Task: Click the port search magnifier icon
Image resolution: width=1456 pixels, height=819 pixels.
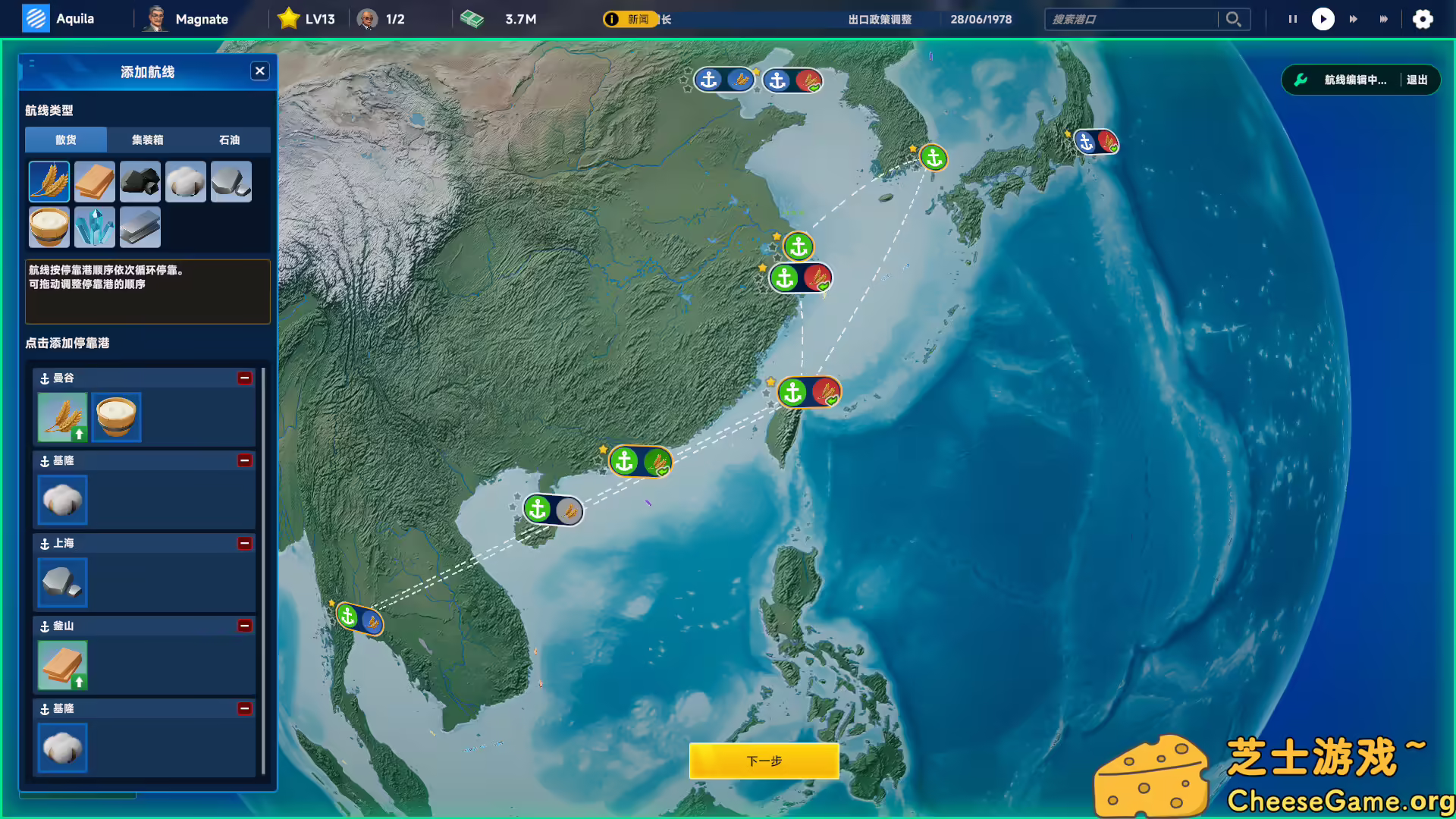Action: 1234,19
